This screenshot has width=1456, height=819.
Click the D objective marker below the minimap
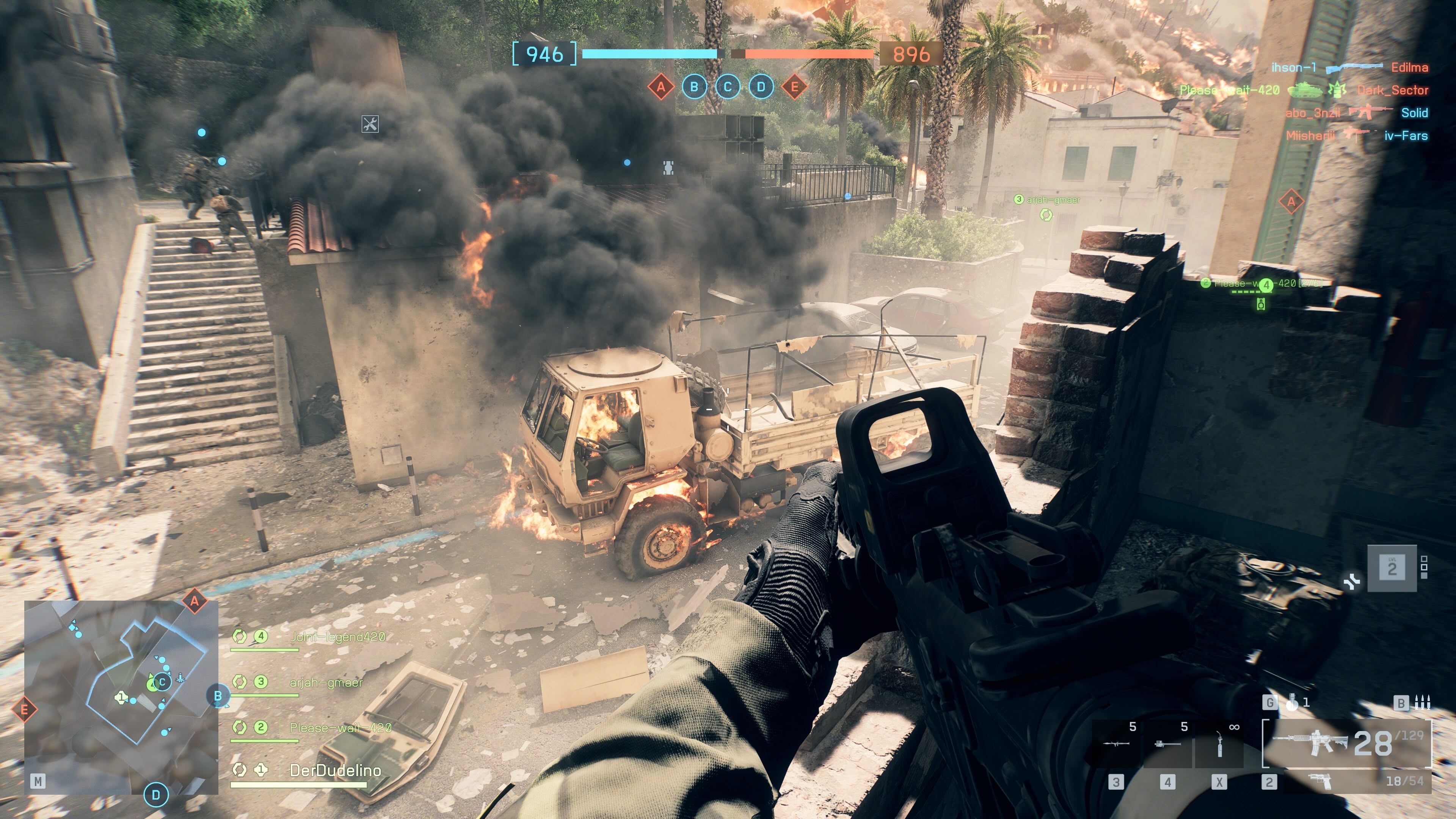[156, 795]
